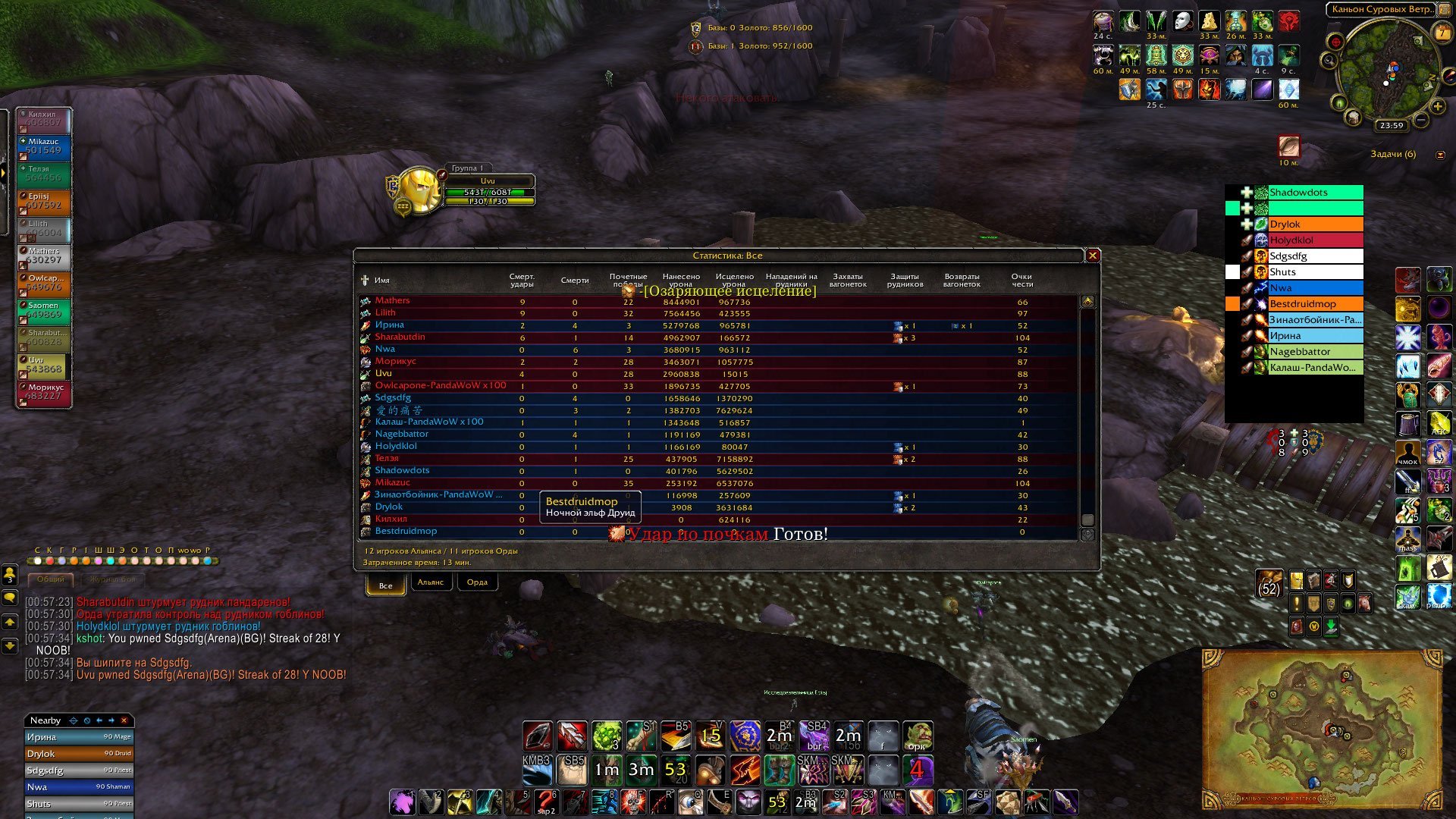Select the Все scoreboard tab
1456x819 pixels.
(x=385, y=585)
